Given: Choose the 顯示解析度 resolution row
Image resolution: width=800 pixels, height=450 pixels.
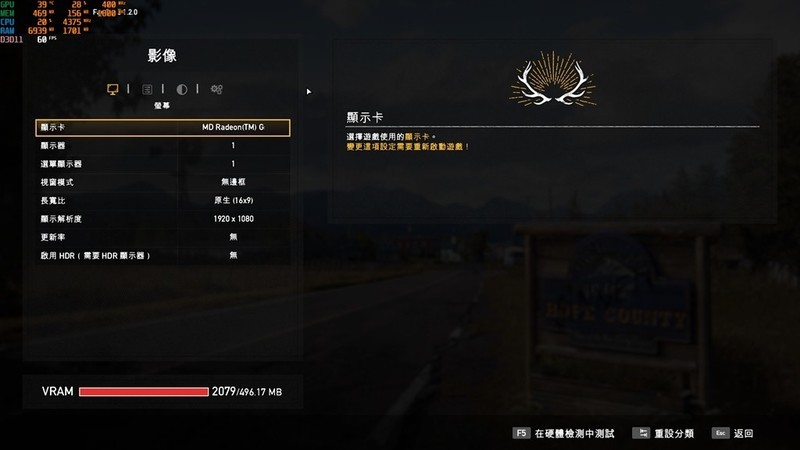Looking at the screenshot, I should (x=162, y=218).
